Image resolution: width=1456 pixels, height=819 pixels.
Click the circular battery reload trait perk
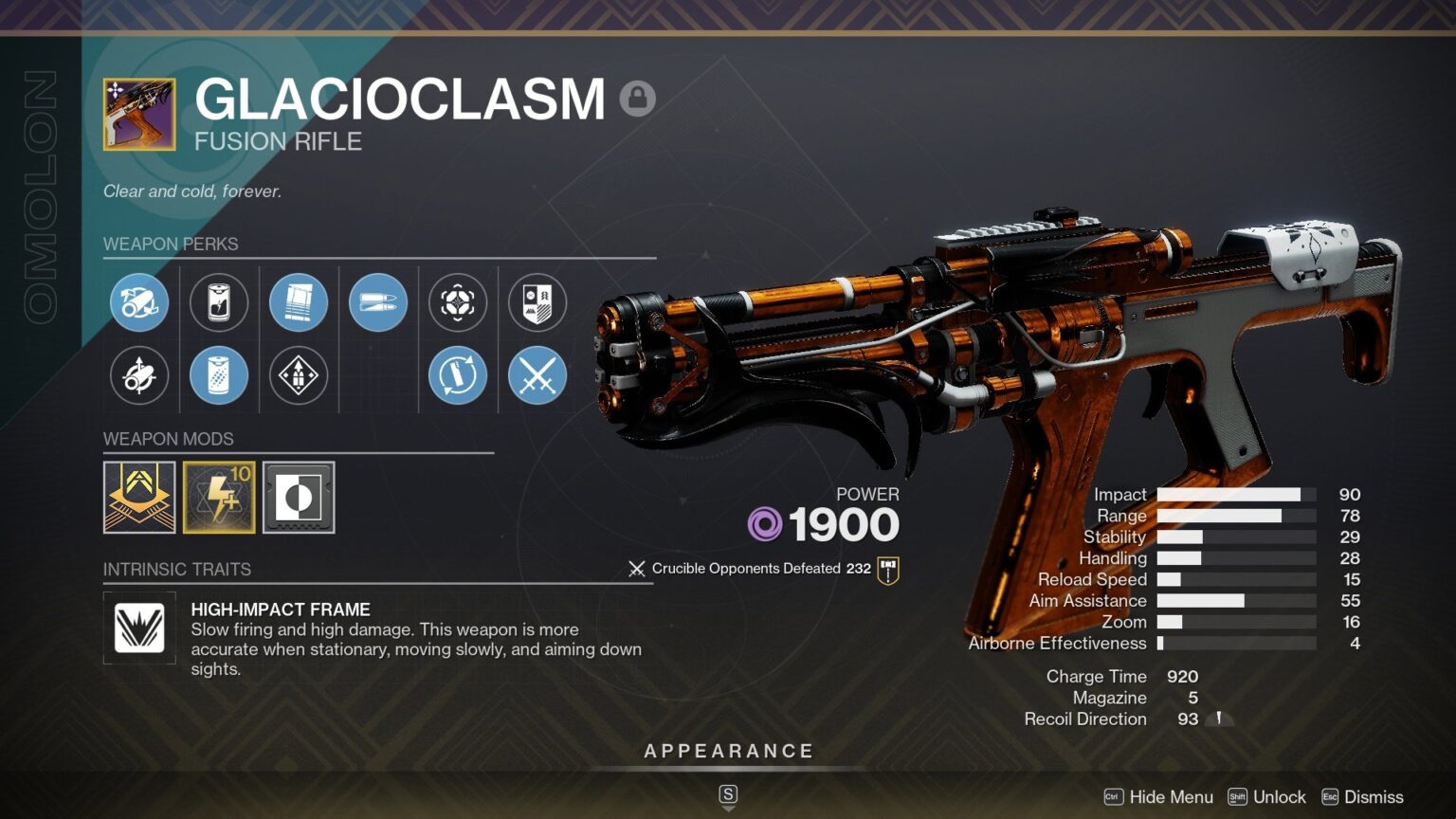point(458,376)
